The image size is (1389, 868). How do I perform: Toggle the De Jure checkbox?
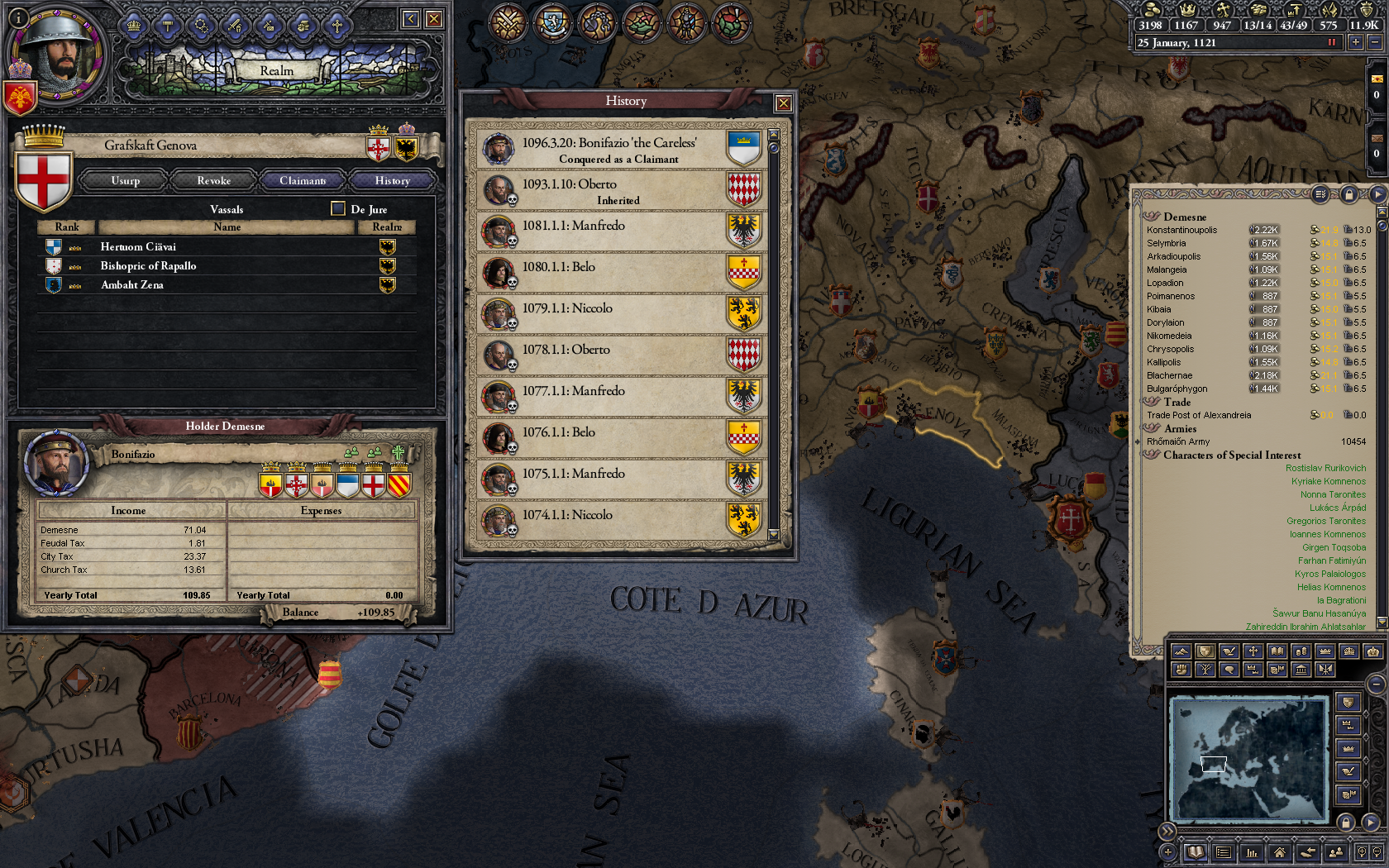pos(338,208)
